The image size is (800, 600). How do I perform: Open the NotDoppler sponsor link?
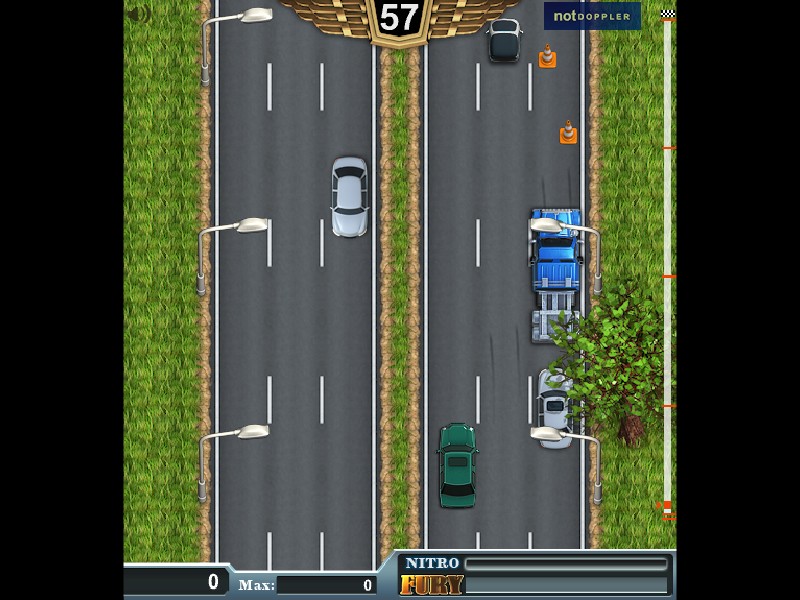[592, 16]
